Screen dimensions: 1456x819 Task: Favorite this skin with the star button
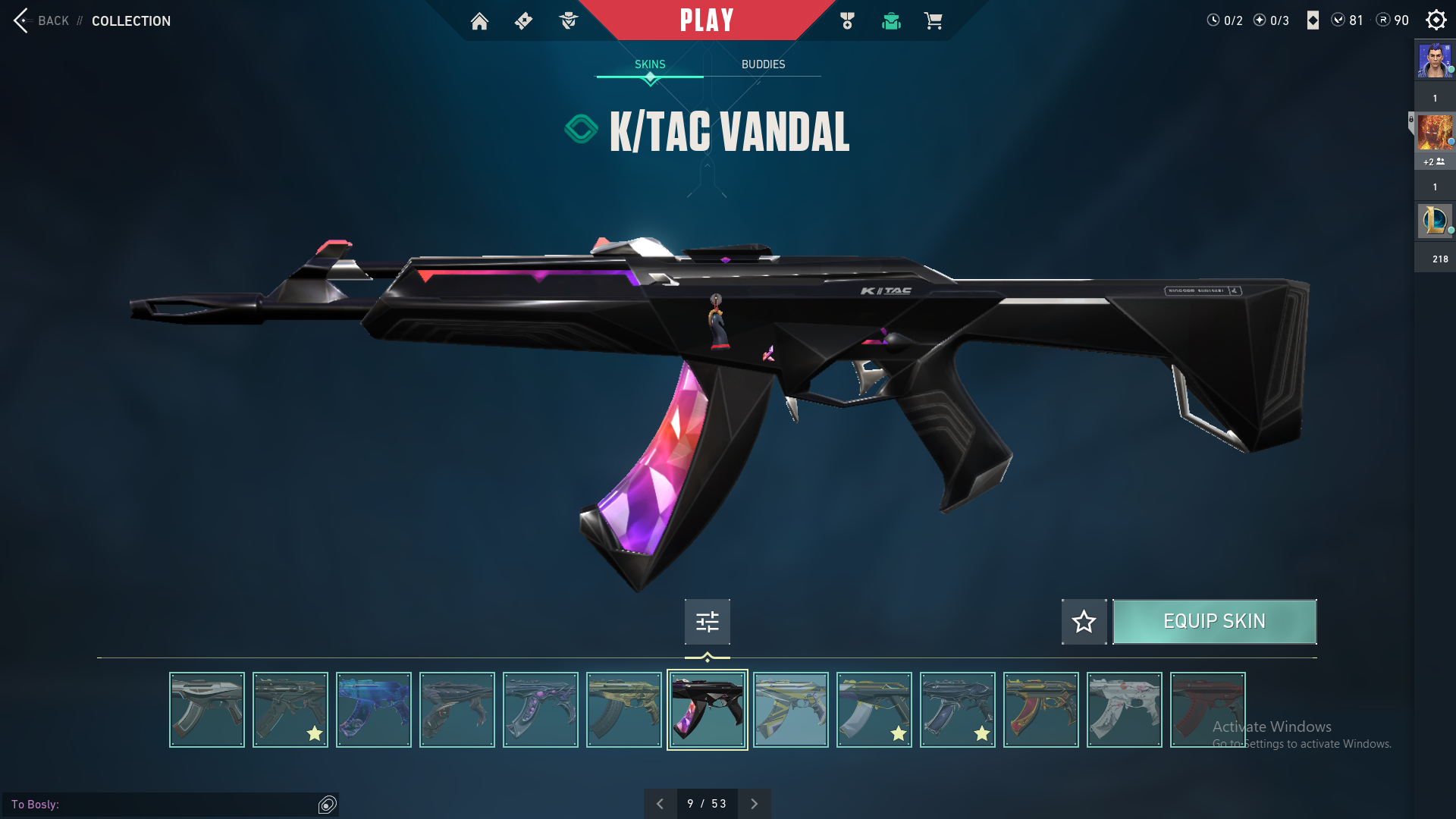coord(1084,622)
